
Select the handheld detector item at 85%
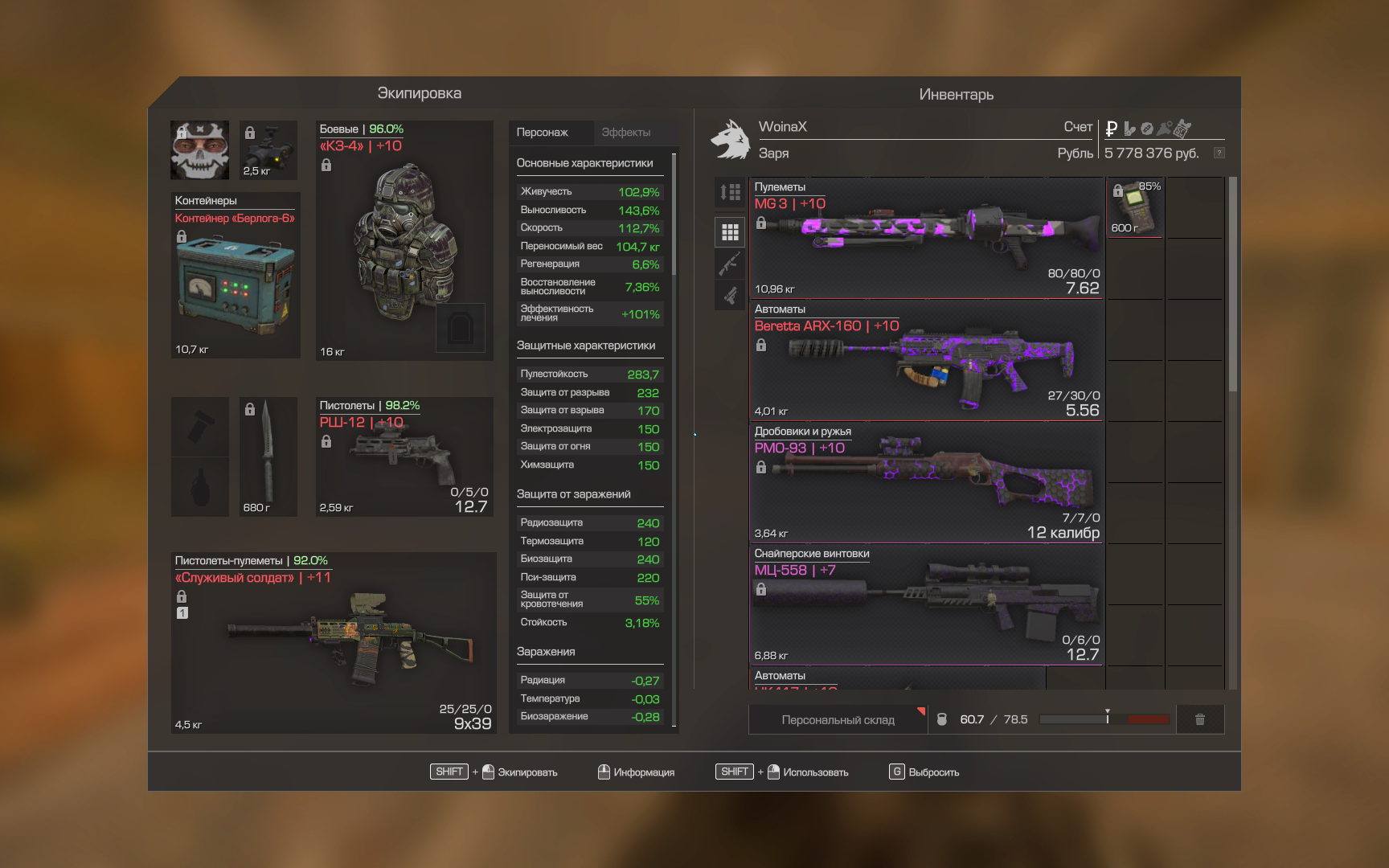1135,208
